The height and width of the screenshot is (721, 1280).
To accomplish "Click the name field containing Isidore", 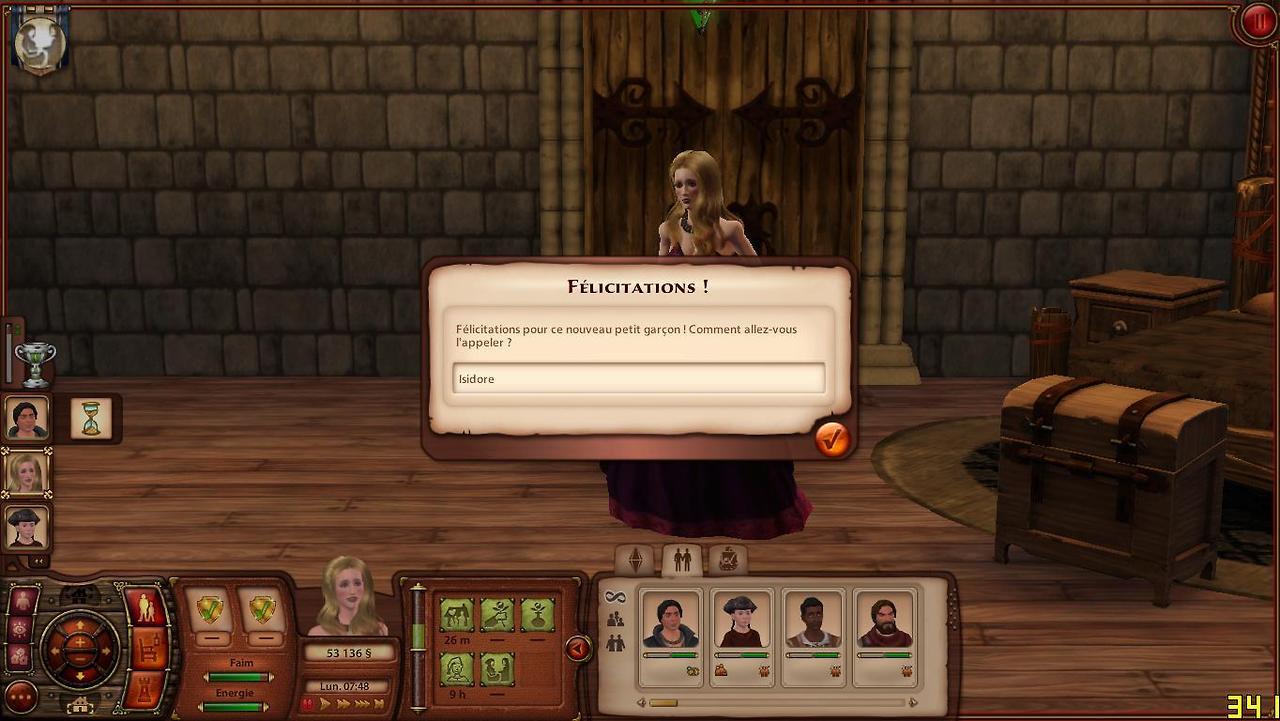I will (x=638, y=379).
